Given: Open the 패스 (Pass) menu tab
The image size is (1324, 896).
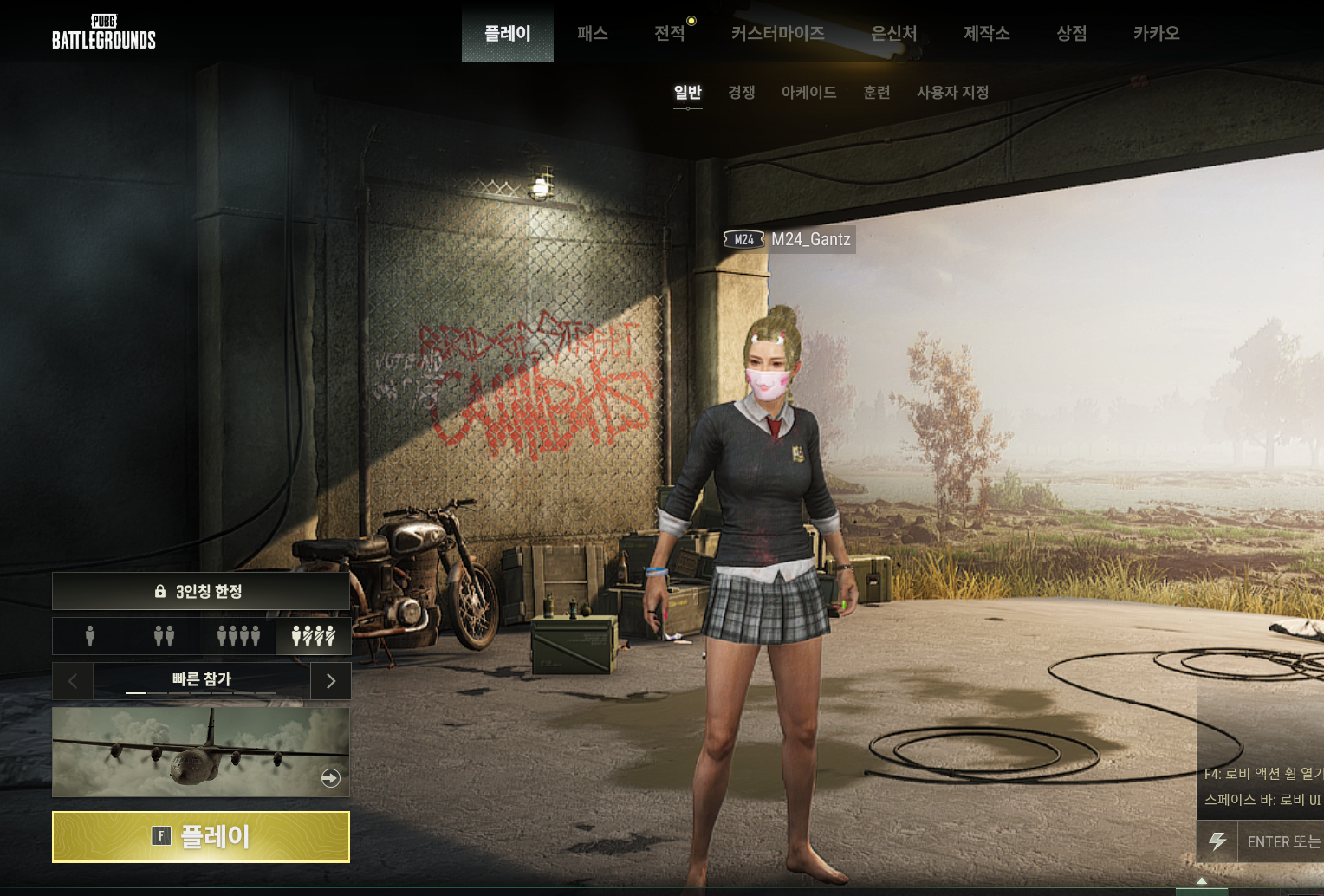Looking at the screenshot, I should [593, 33].
